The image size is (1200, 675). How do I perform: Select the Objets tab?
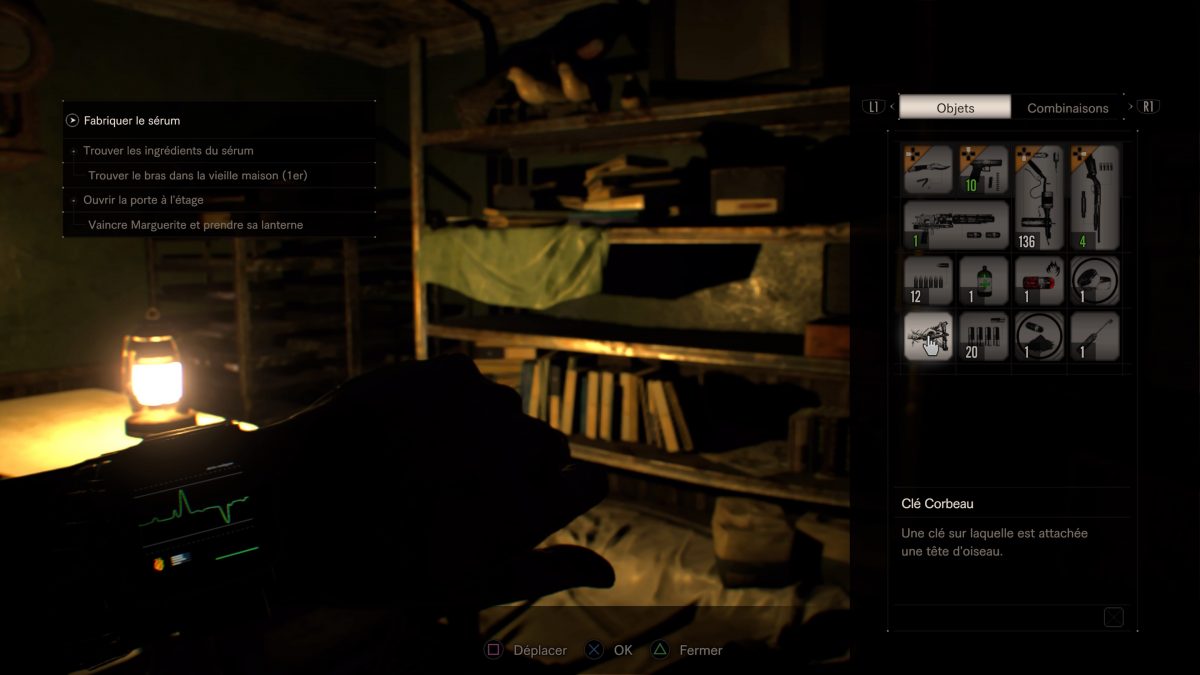pos(955,108)
